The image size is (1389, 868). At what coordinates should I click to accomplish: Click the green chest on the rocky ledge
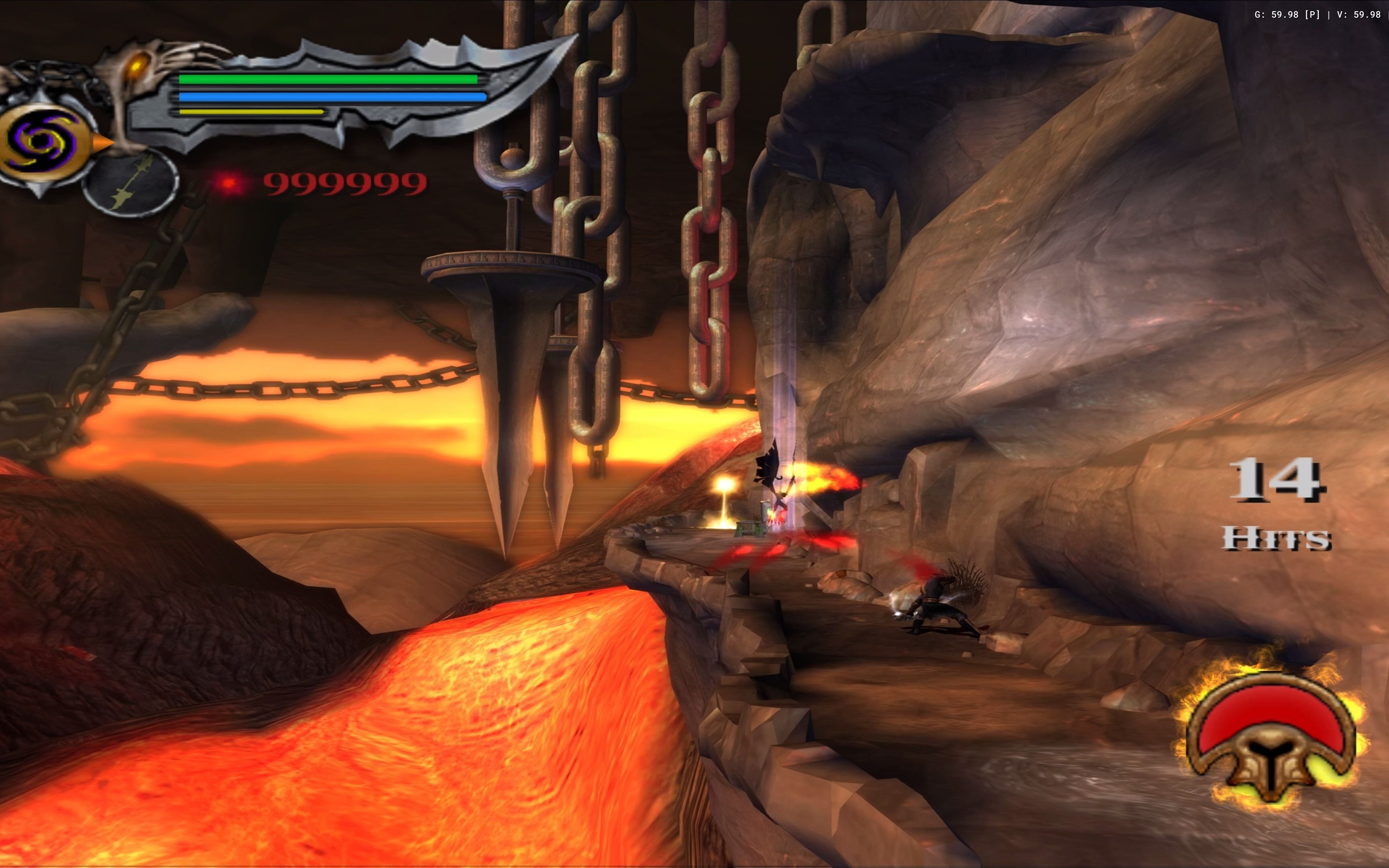coord(749,529)
